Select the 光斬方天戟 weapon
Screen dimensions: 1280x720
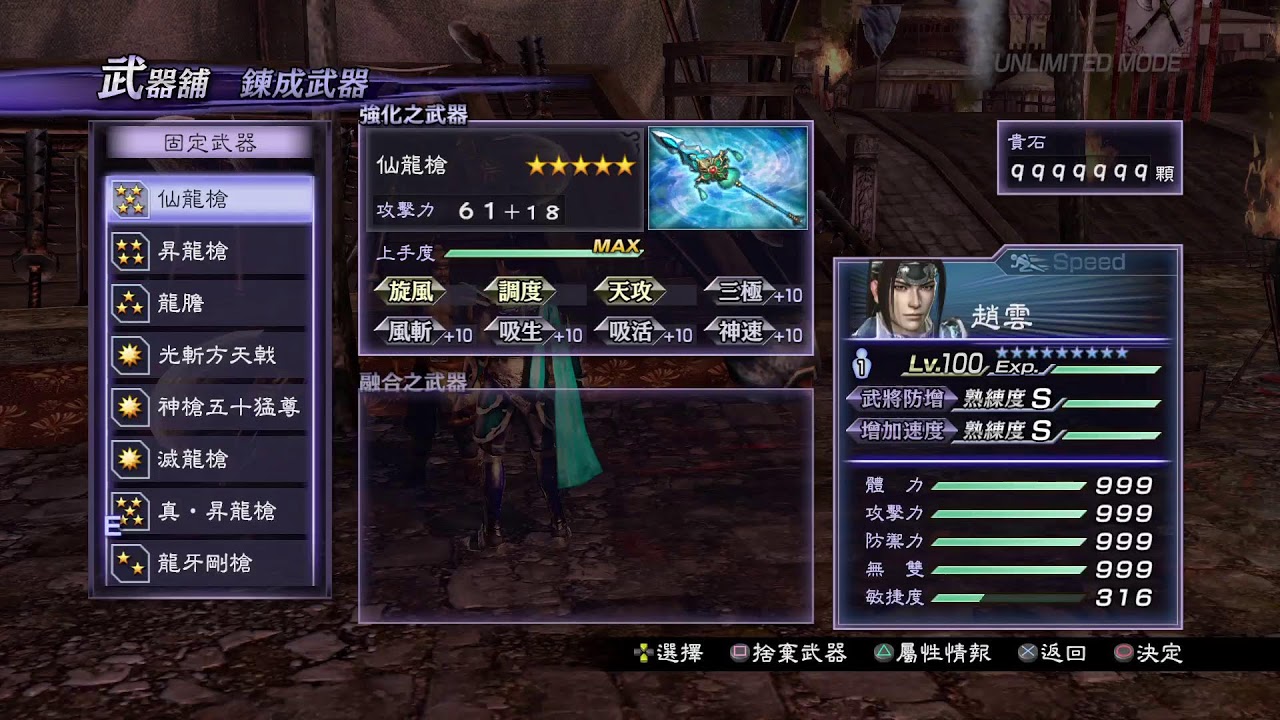click(x=210, y=355)
